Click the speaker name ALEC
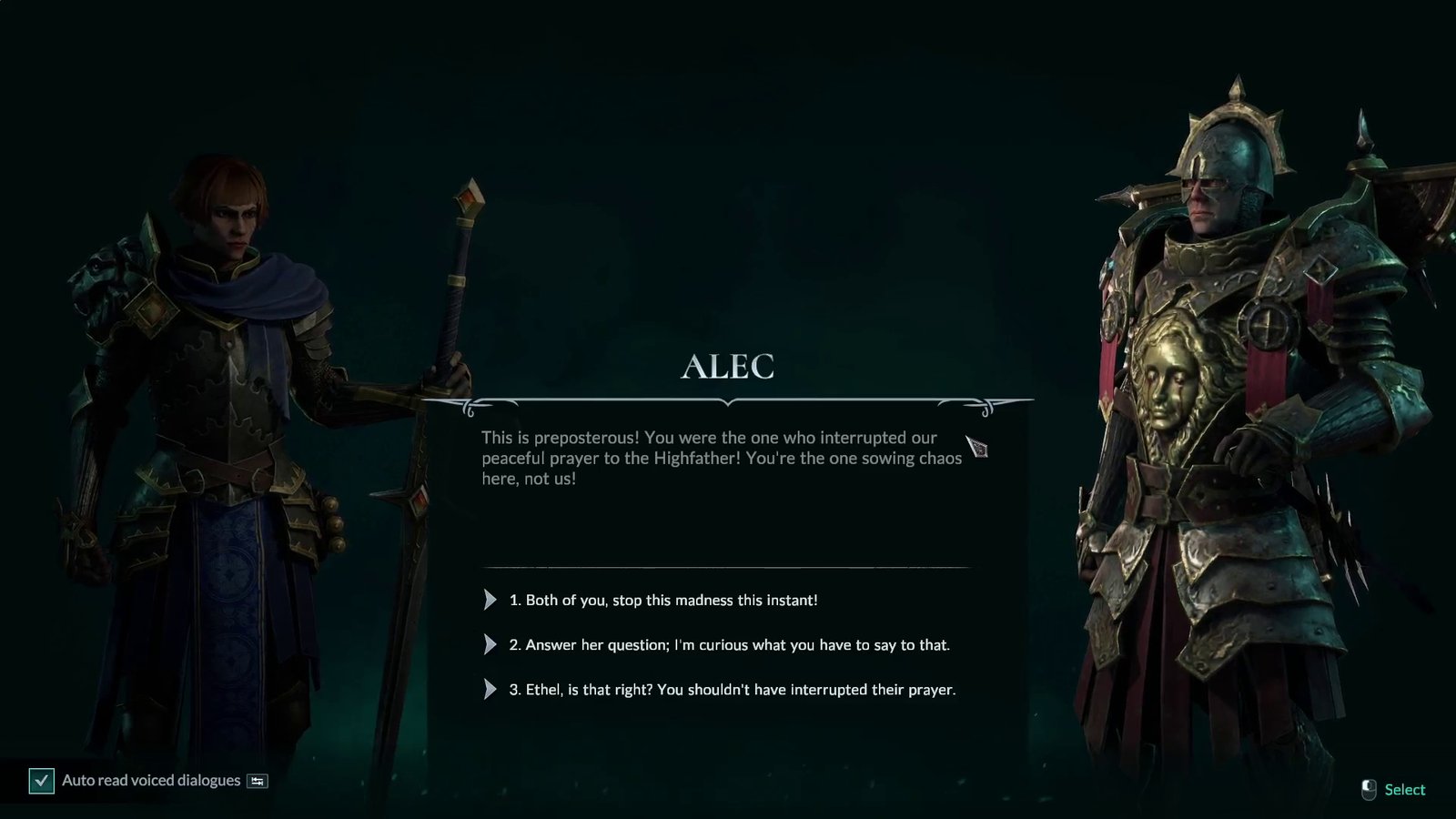The height and width of the screenshot is (819, 1456). [730, 367]
